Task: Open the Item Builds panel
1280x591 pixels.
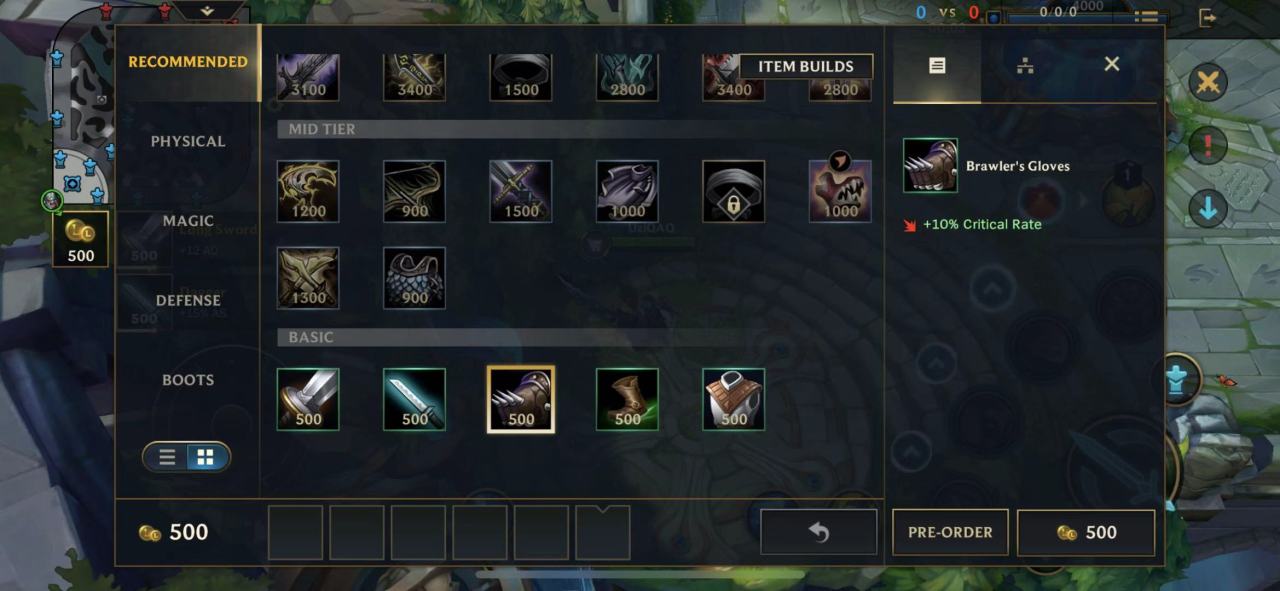Action: (805, 67)
